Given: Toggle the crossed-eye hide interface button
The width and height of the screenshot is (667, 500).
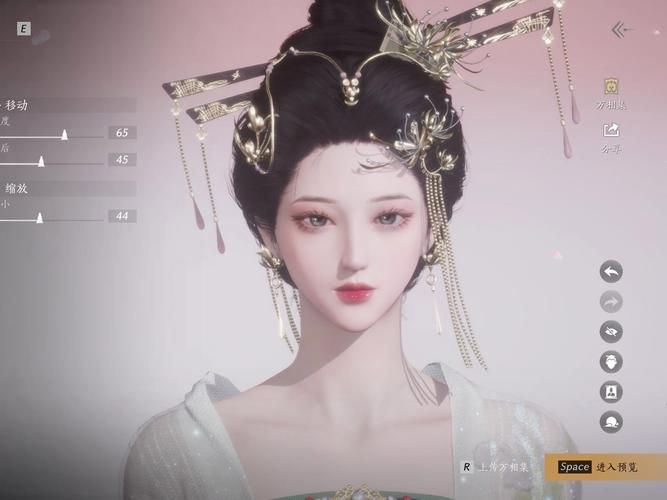Looking at the screenshot, I should (x=611, y=331).
